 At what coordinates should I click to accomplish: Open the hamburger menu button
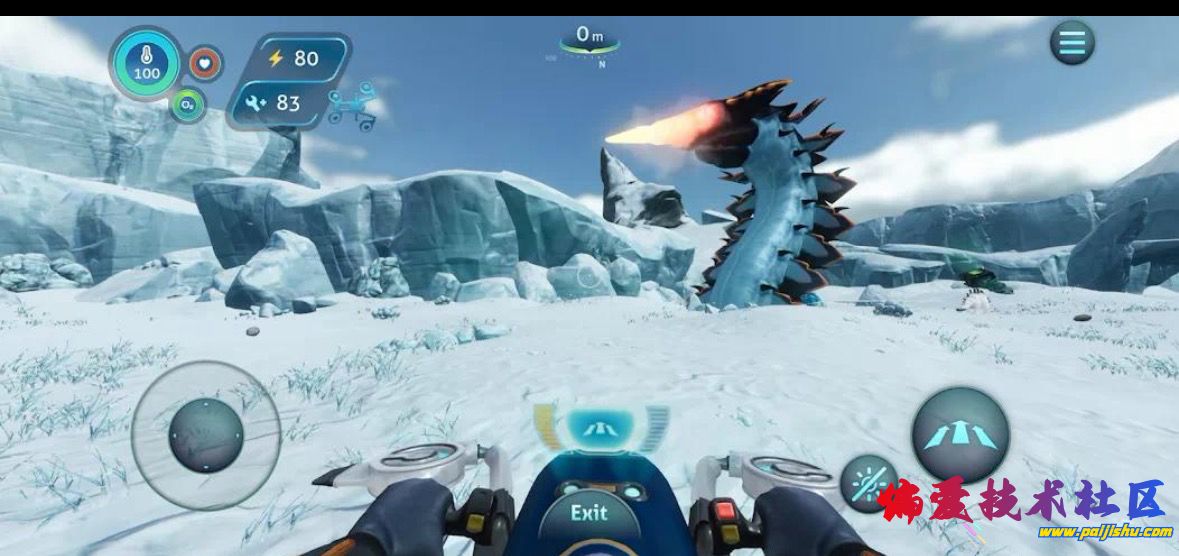pos(1072,43)
